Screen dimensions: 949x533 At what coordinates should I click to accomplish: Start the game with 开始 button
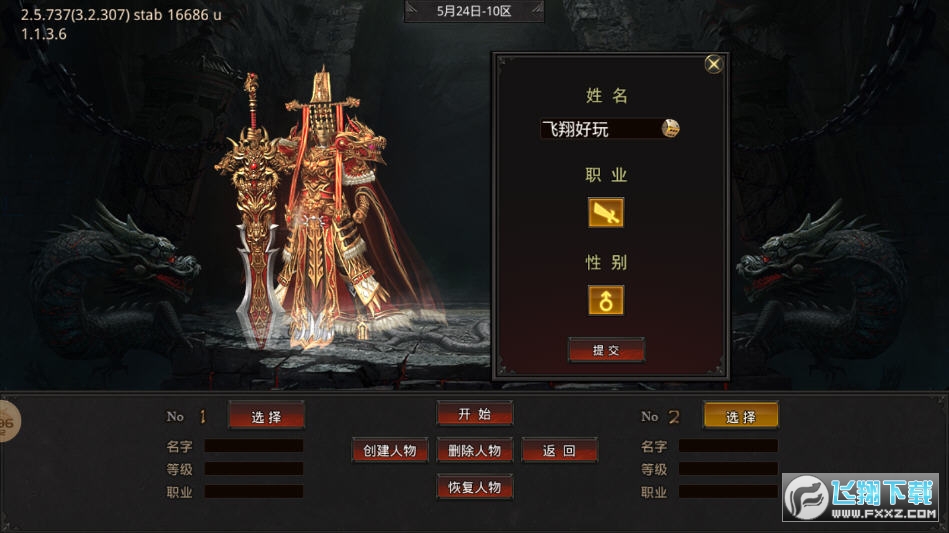pyautogui.click(x=475, y=414)
